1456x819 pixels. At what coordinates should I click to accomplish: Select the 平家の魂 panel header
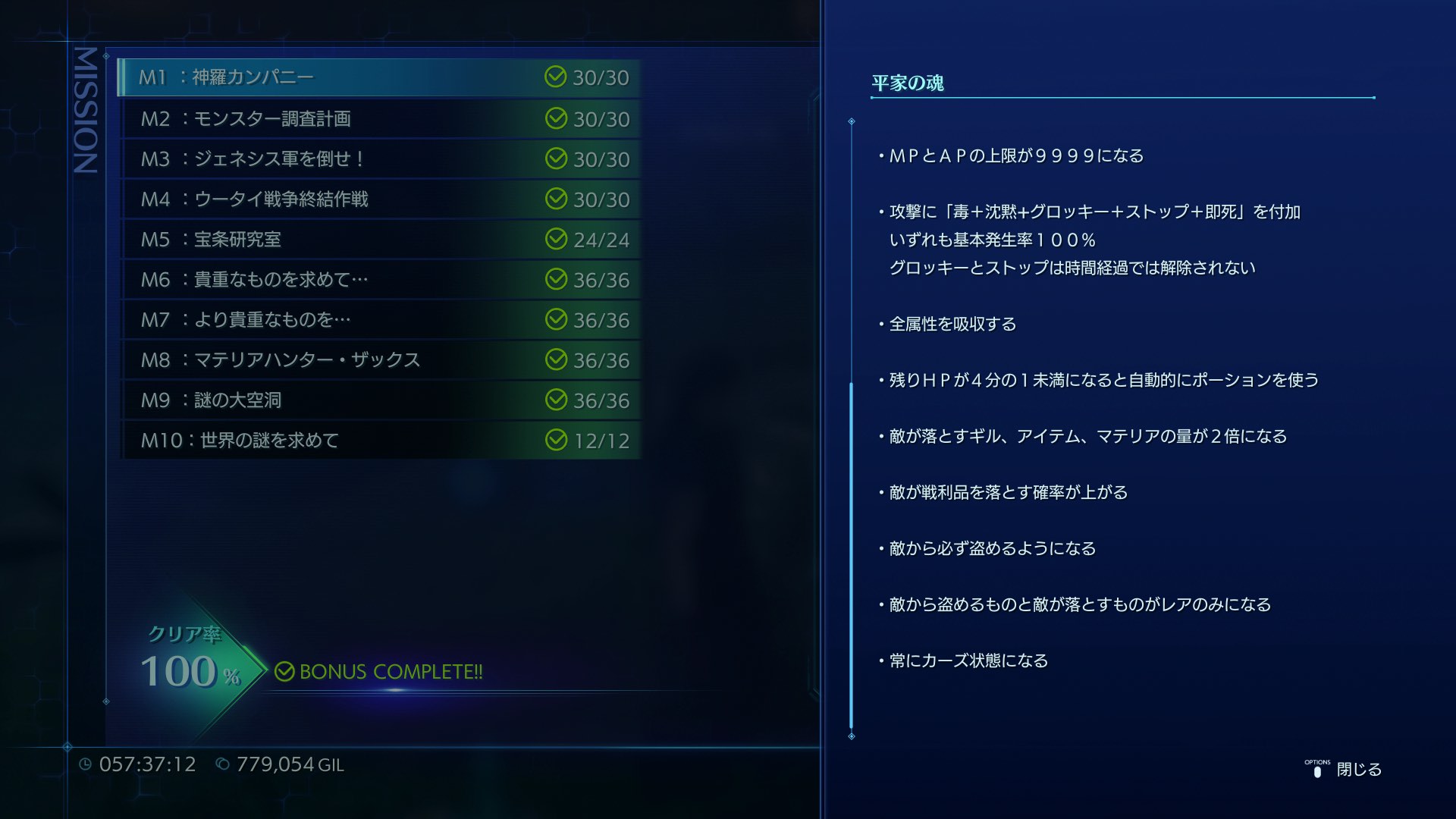(907, 83)
